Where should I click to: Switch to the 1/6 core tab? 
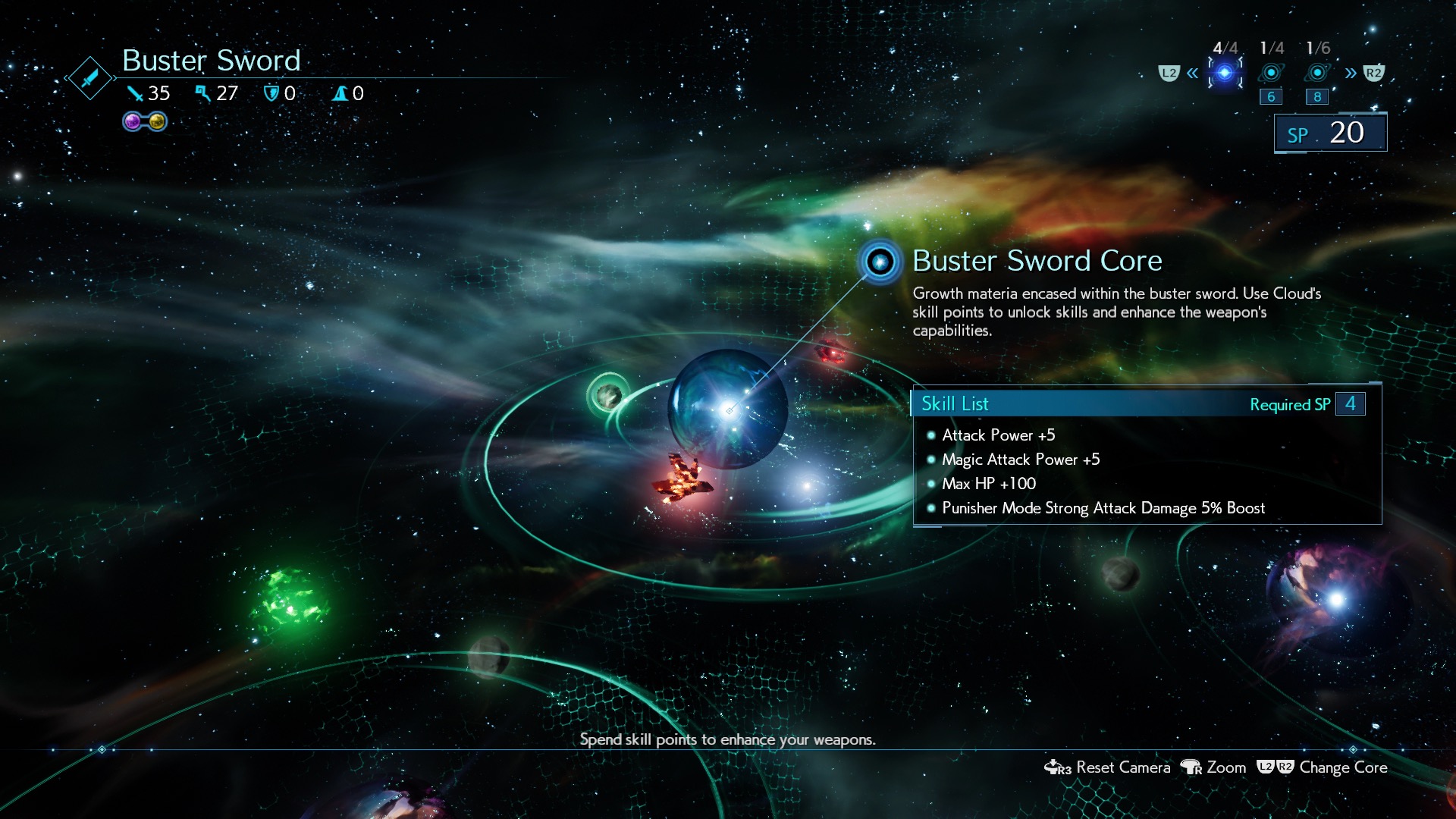point(1317,73)
